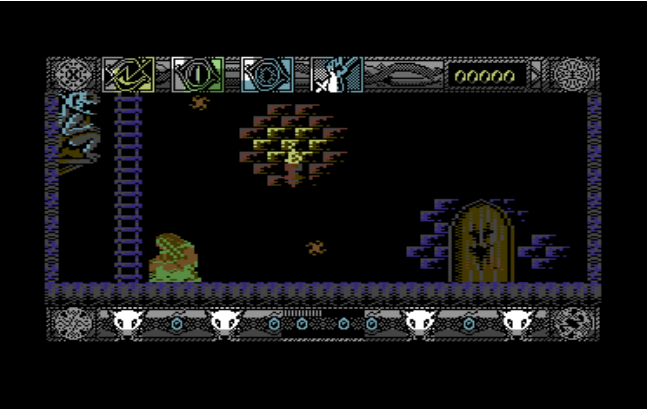
Task: Select the green HUD icon
Action: (x=129, y=74)
